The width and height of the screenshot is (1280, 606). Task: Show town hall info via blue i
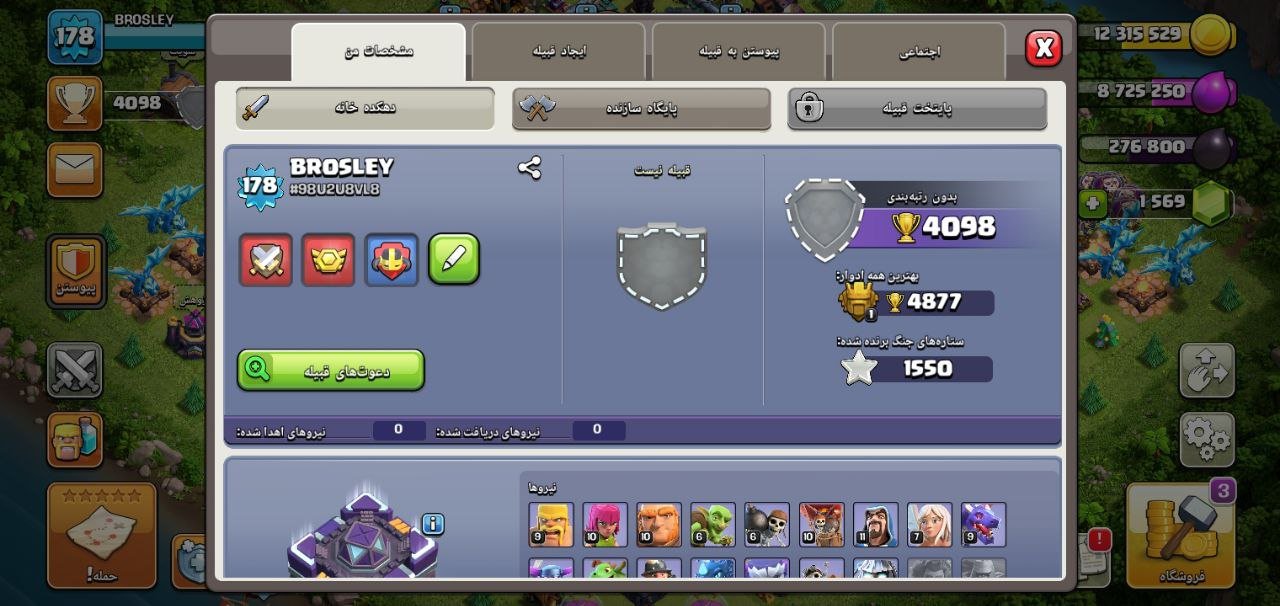point(432,524)
